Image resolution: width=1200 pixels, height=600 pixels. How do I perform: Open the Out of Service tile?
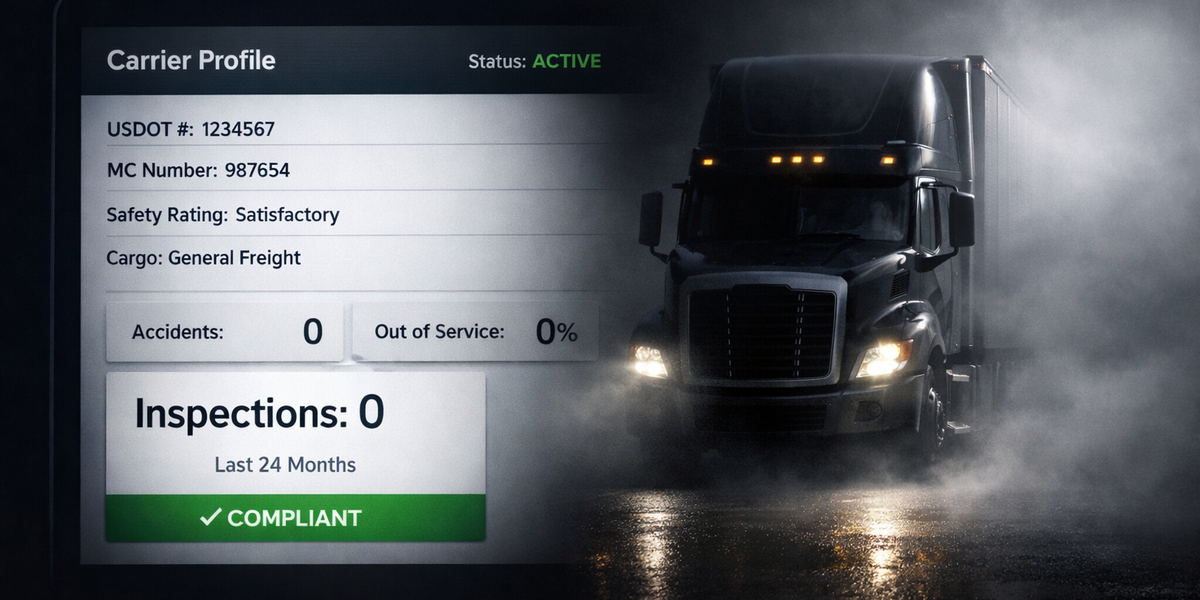(x=475, y=332)
